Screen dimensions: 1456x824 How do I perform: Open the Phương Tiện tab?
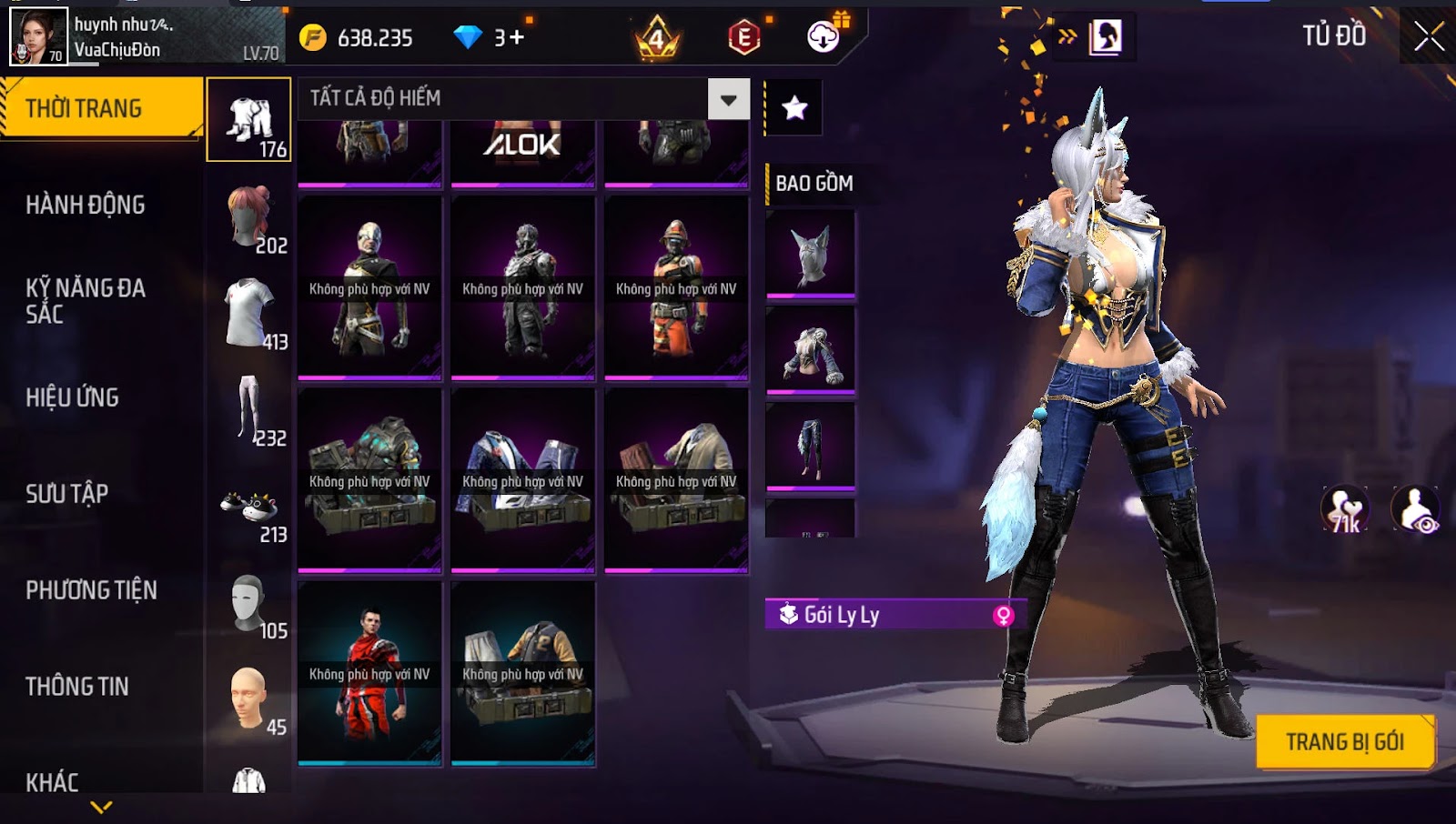[x=91, y=590]
